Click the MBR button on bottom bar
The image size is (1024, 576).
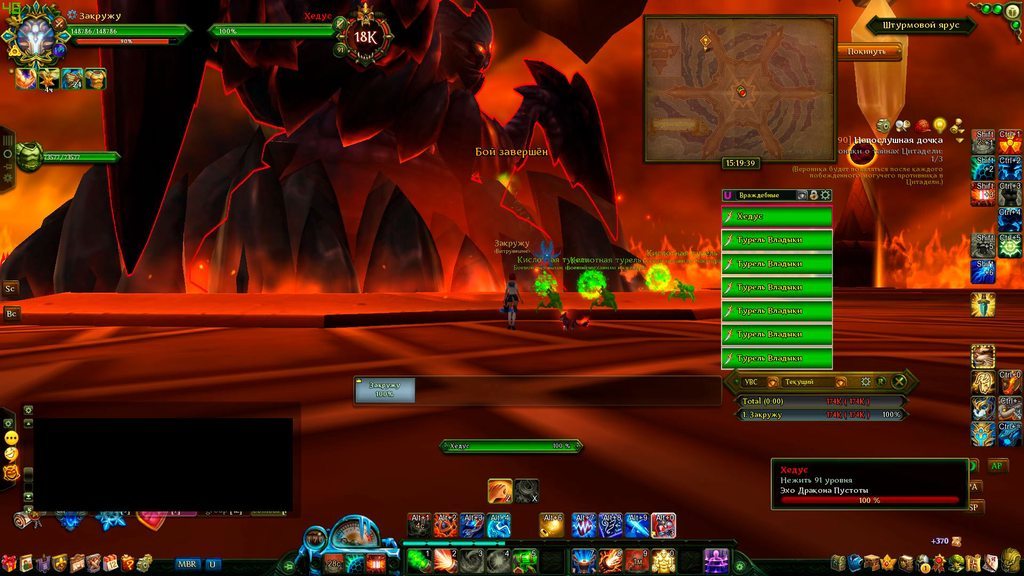coord(187,564)
